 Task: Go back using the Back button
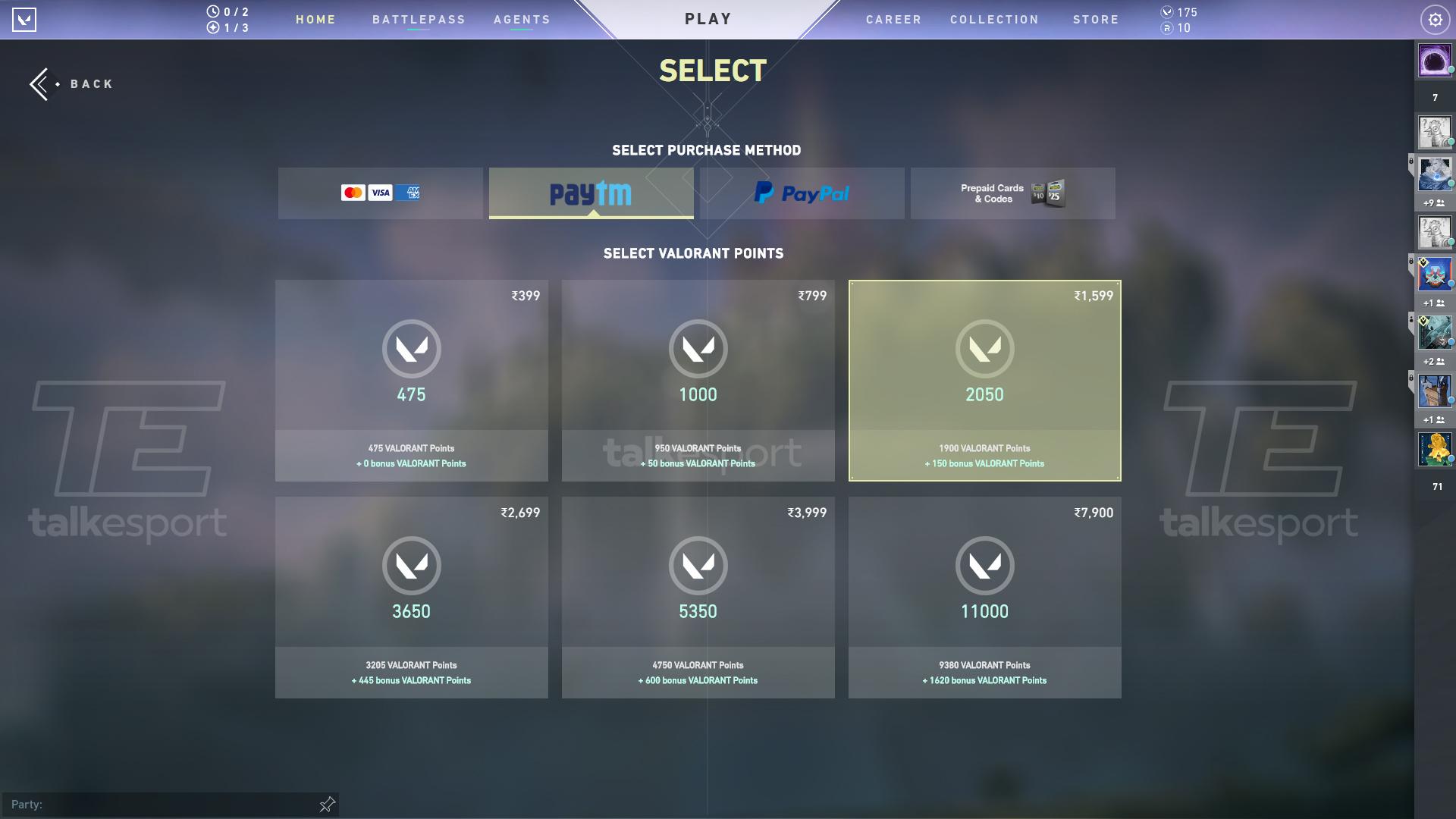72,84
